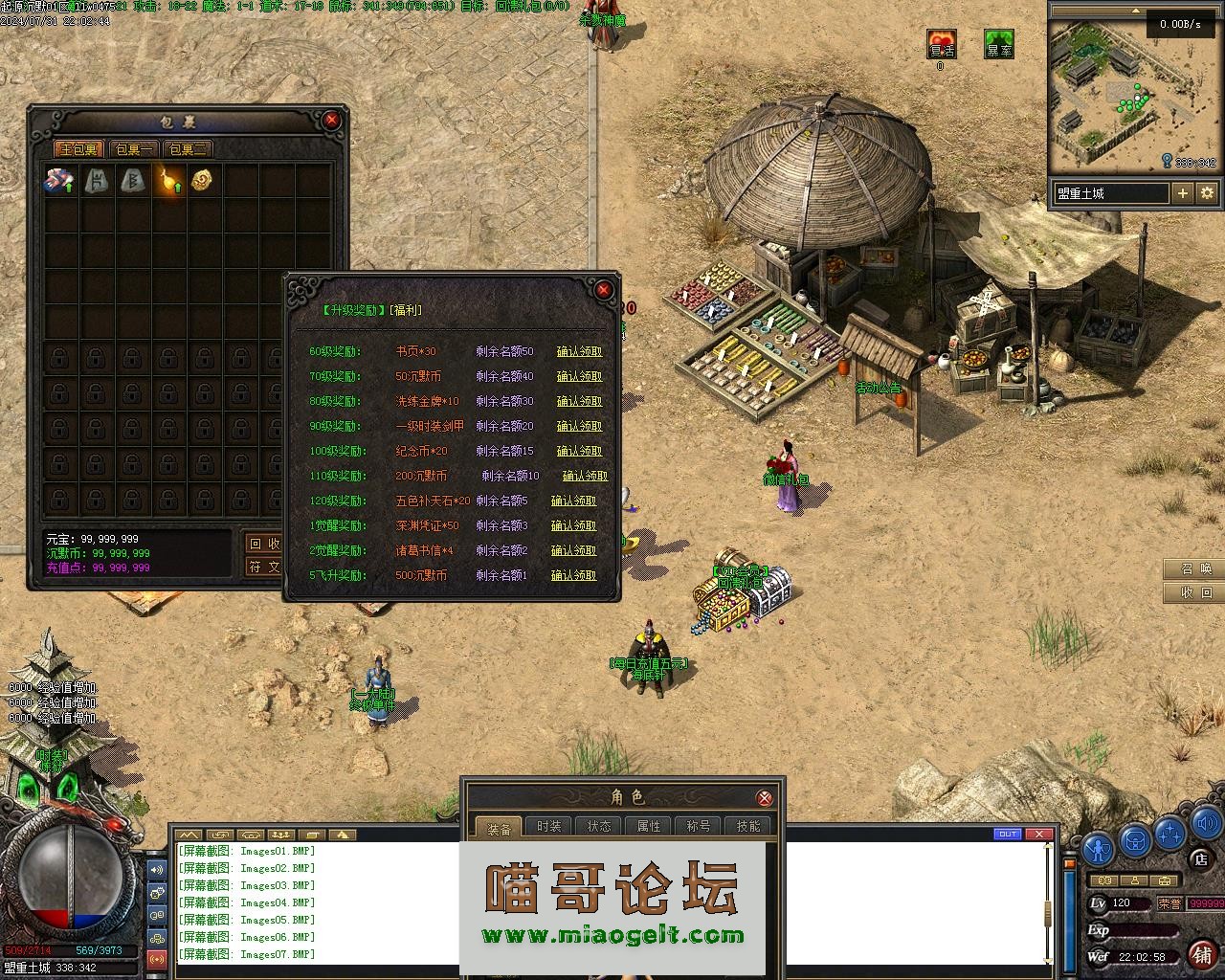Click the 复活 revive buff icon
Viewport: 1225px width, 980px height.
point(942,44)
